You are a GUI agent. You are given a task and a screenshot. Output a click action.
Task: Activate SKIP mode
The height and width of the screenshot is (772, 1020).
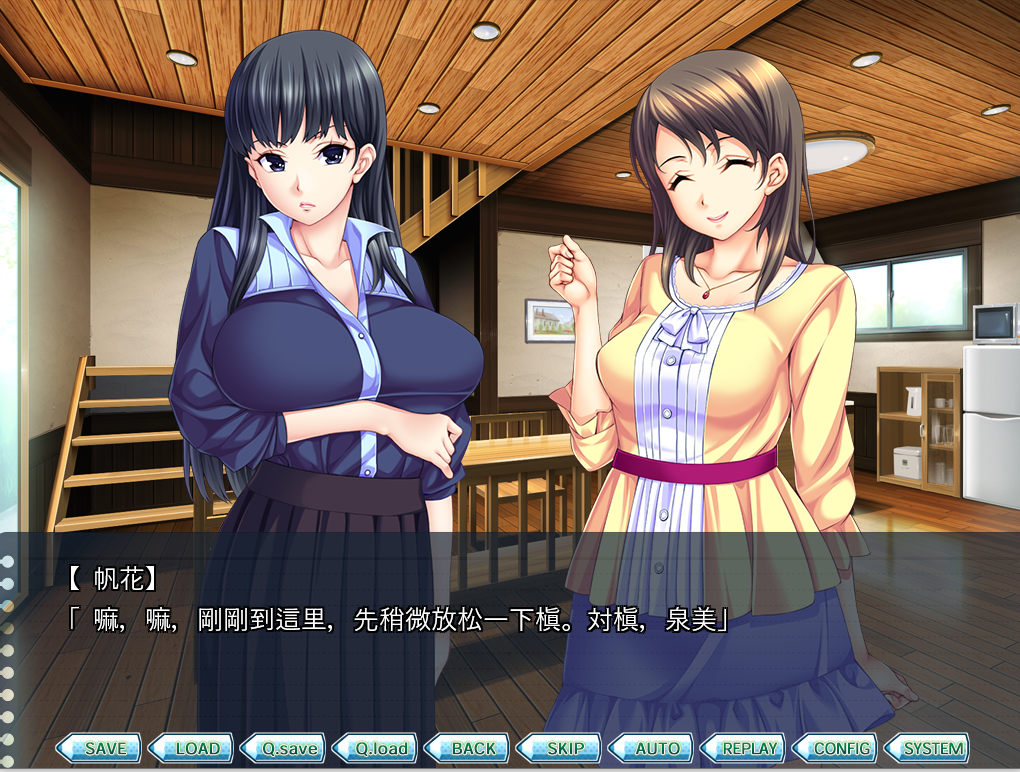tap(559, 748)
